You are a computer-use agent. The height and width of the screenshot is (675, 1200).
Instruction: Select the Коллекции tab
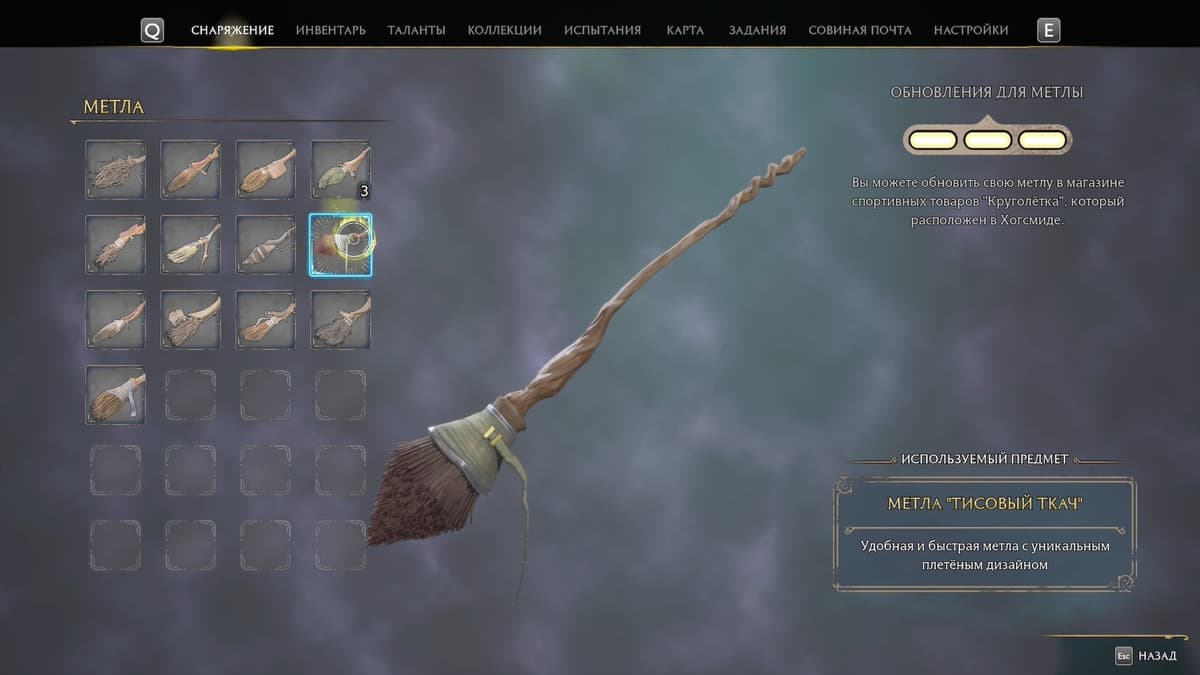(x=504, y=30)
